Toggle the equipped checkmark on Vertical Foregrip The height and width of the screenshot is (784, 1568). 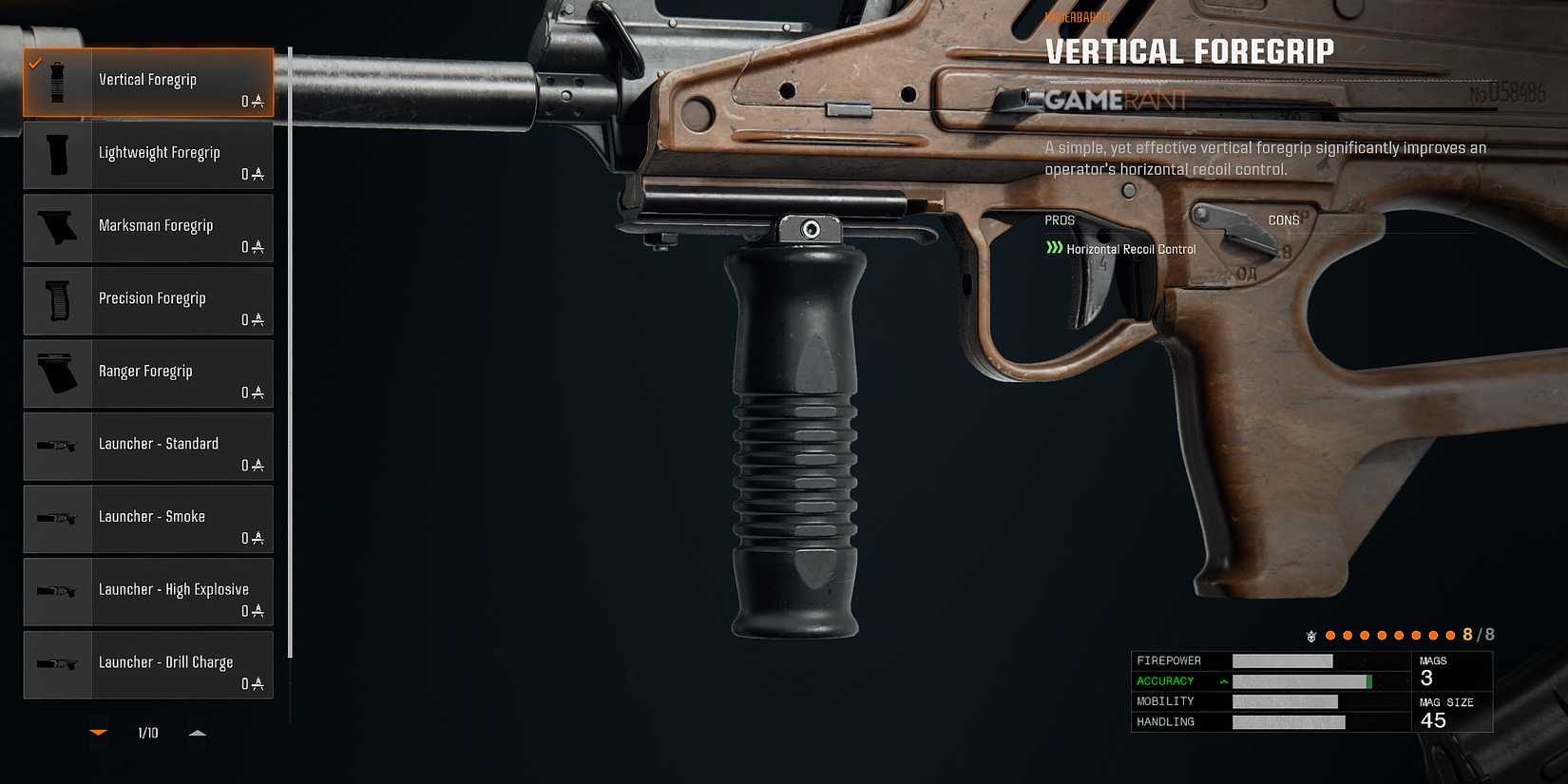click(x=35, y=65)
